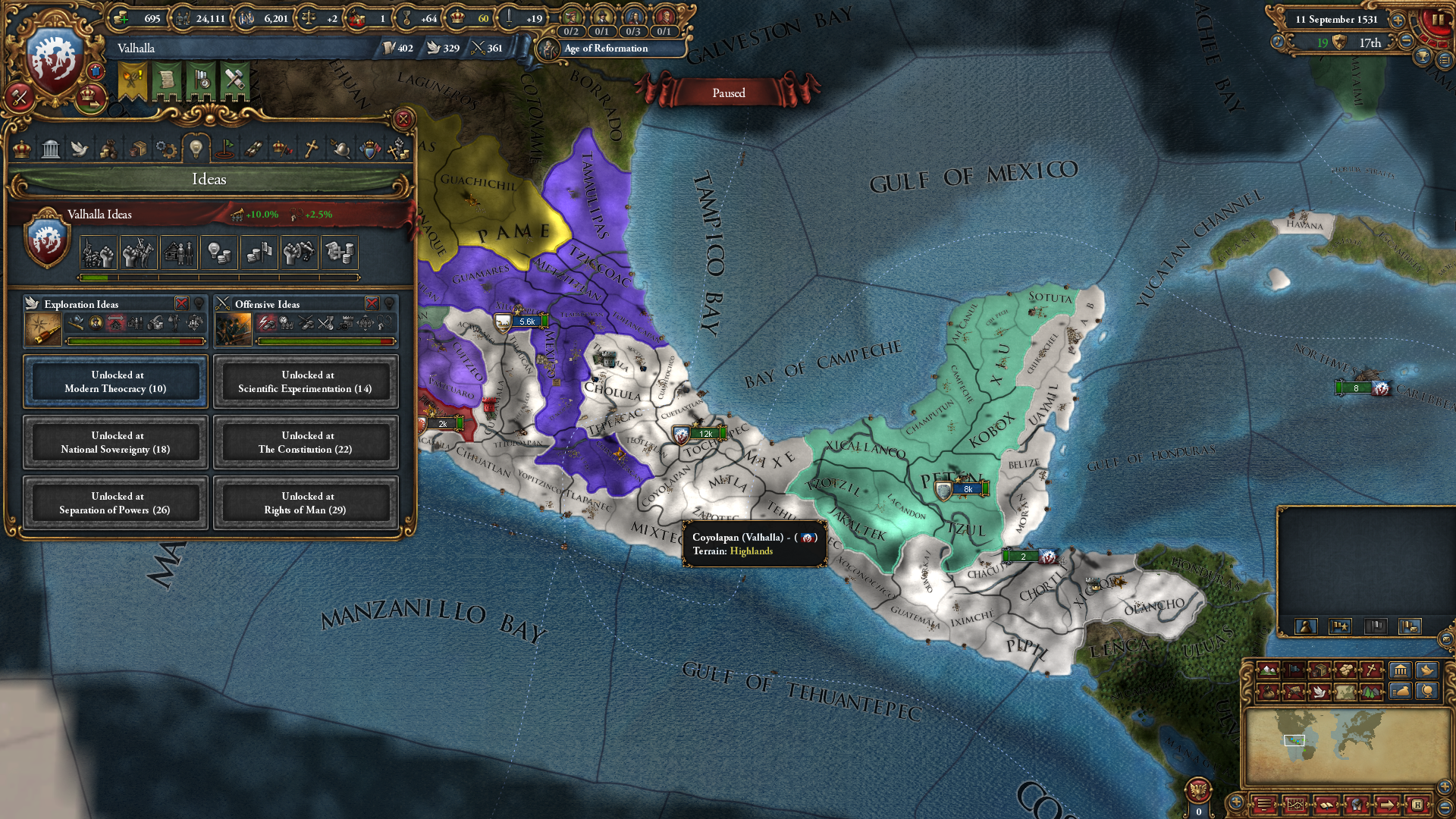The width and height of the screenshot is (1456, 819).
Task: Open the music player note button
Action: tap(1278, 42)
